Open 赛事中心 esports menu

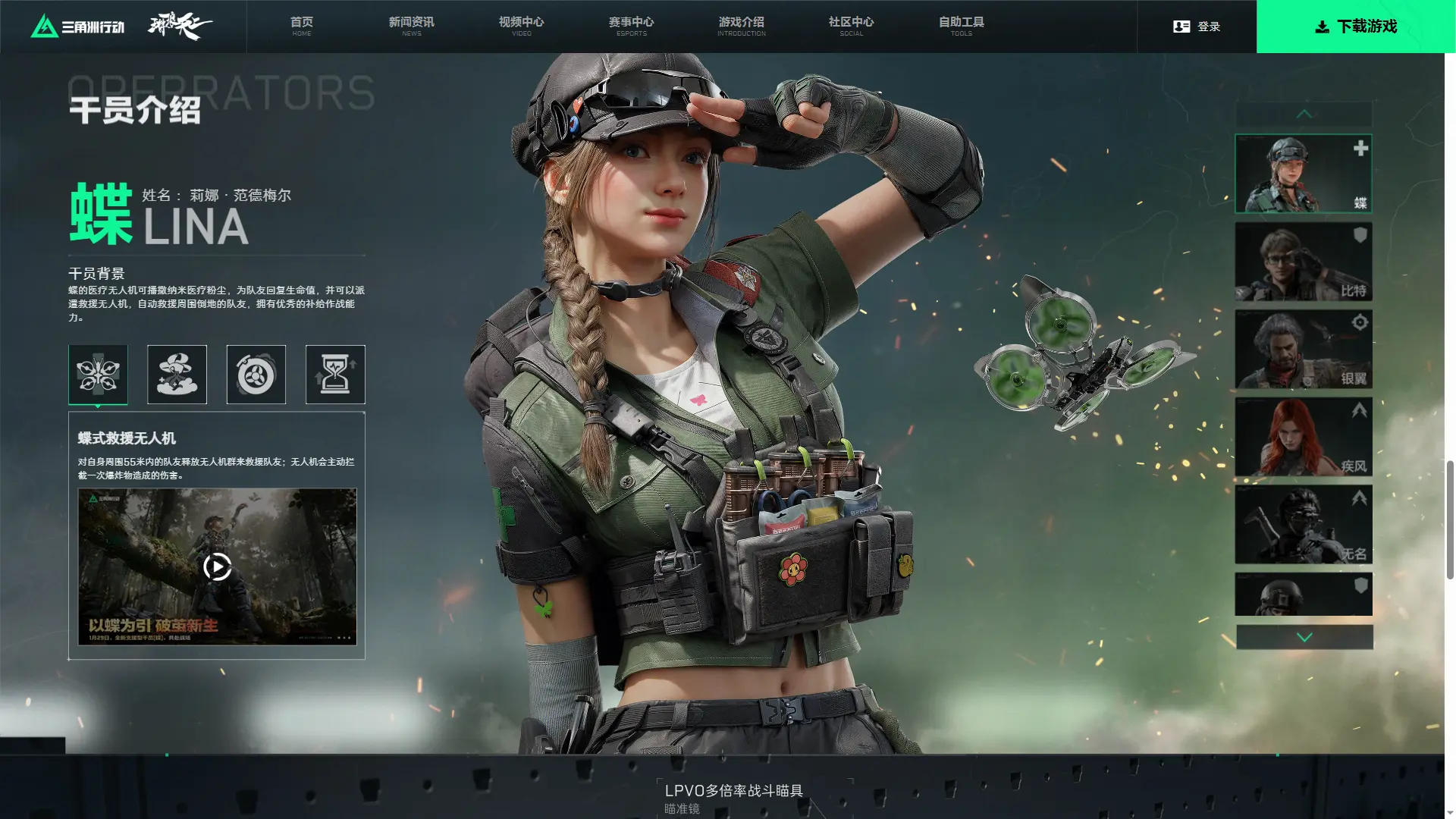[x=631, y=26]
